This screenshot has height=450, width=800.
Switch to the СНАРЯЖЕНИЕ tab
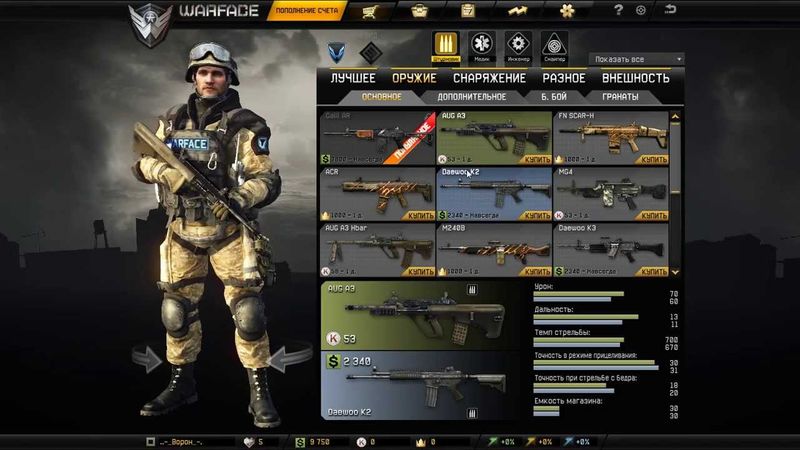coord(489,78)
